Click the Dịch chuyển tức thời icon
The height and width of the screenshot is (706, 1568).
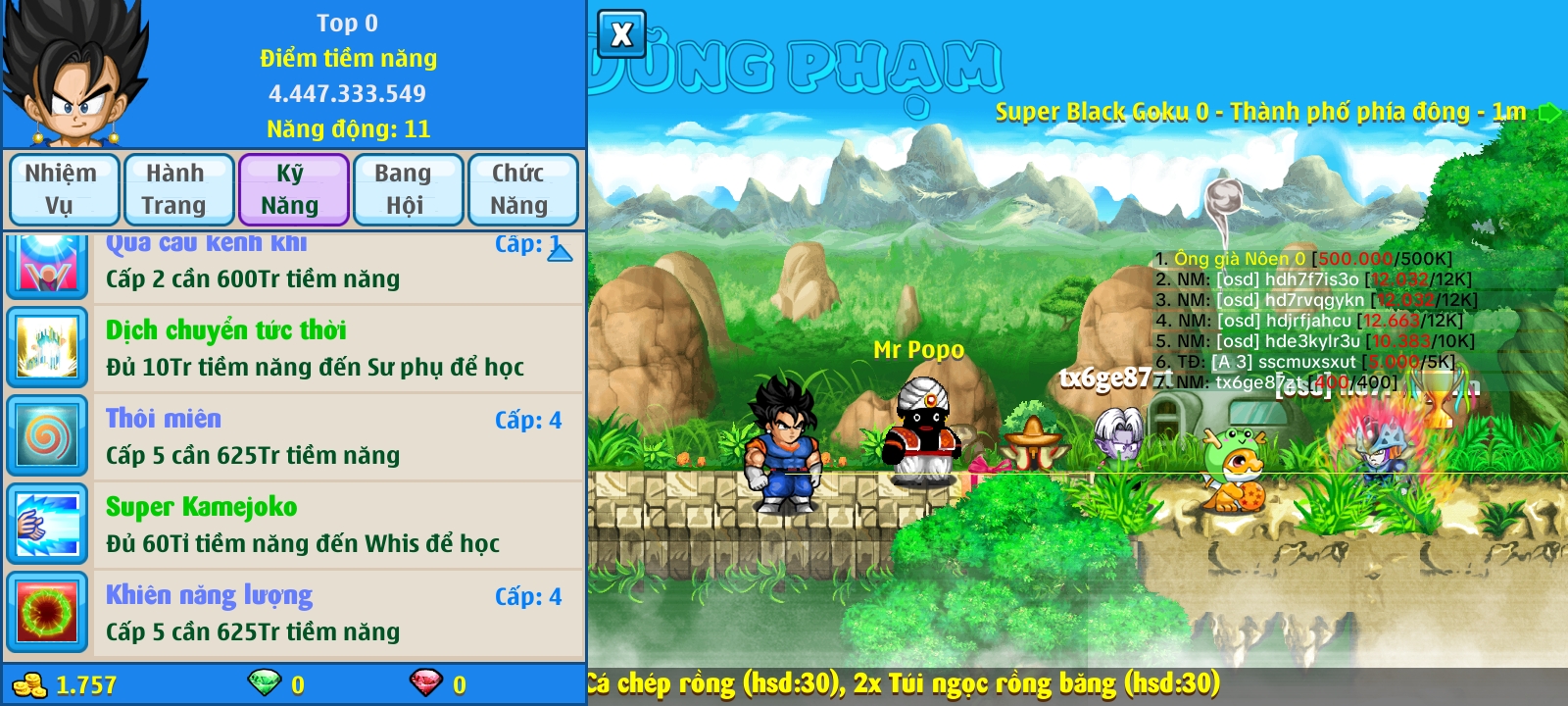[47, 348]
